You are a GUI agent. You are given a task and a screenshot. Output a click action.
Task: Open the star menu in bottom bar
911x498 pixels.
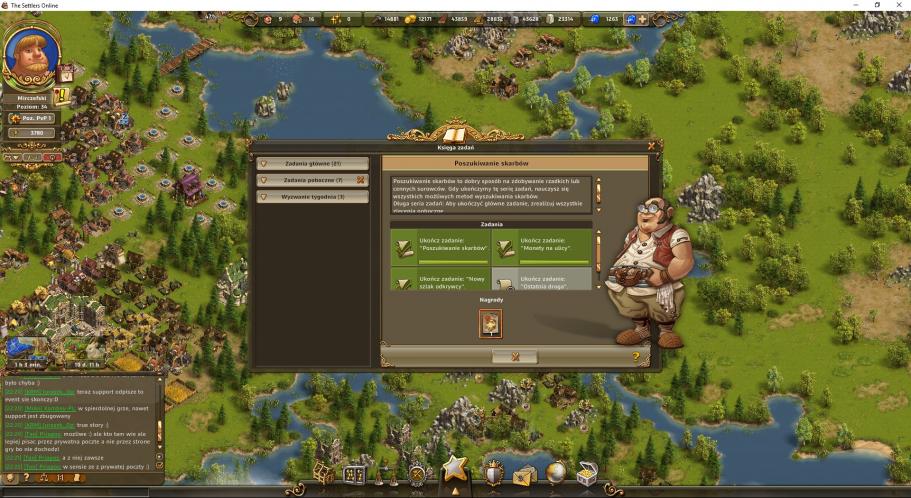[x=455, y=469]
